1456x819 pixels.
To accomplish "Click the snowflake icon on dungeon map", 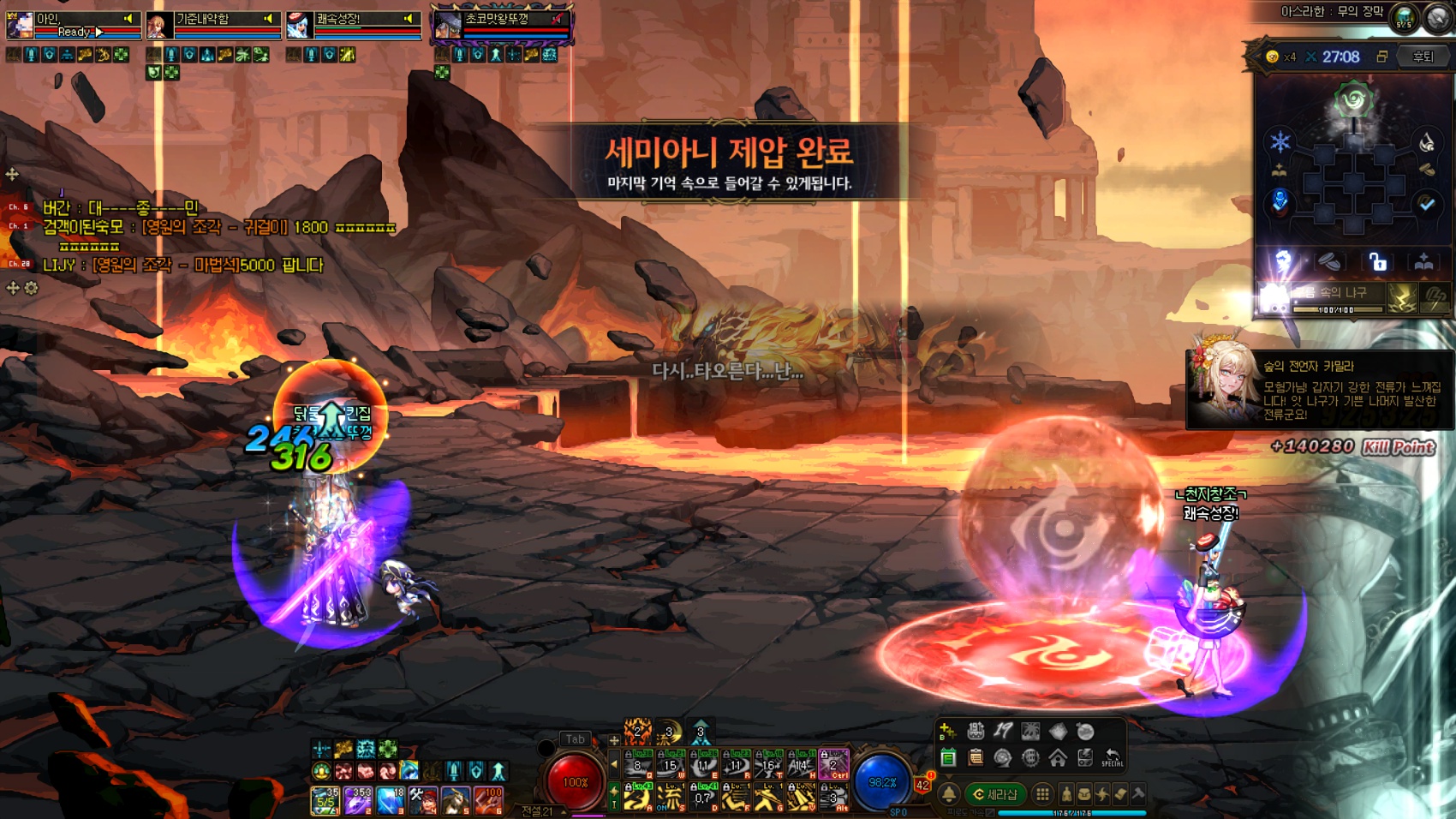I will (1280, 142).
